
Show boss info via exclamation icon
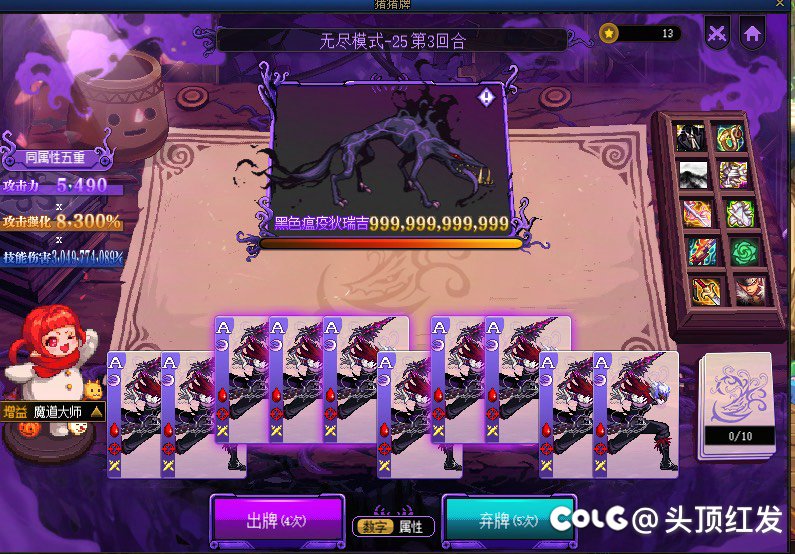[486, 97]
